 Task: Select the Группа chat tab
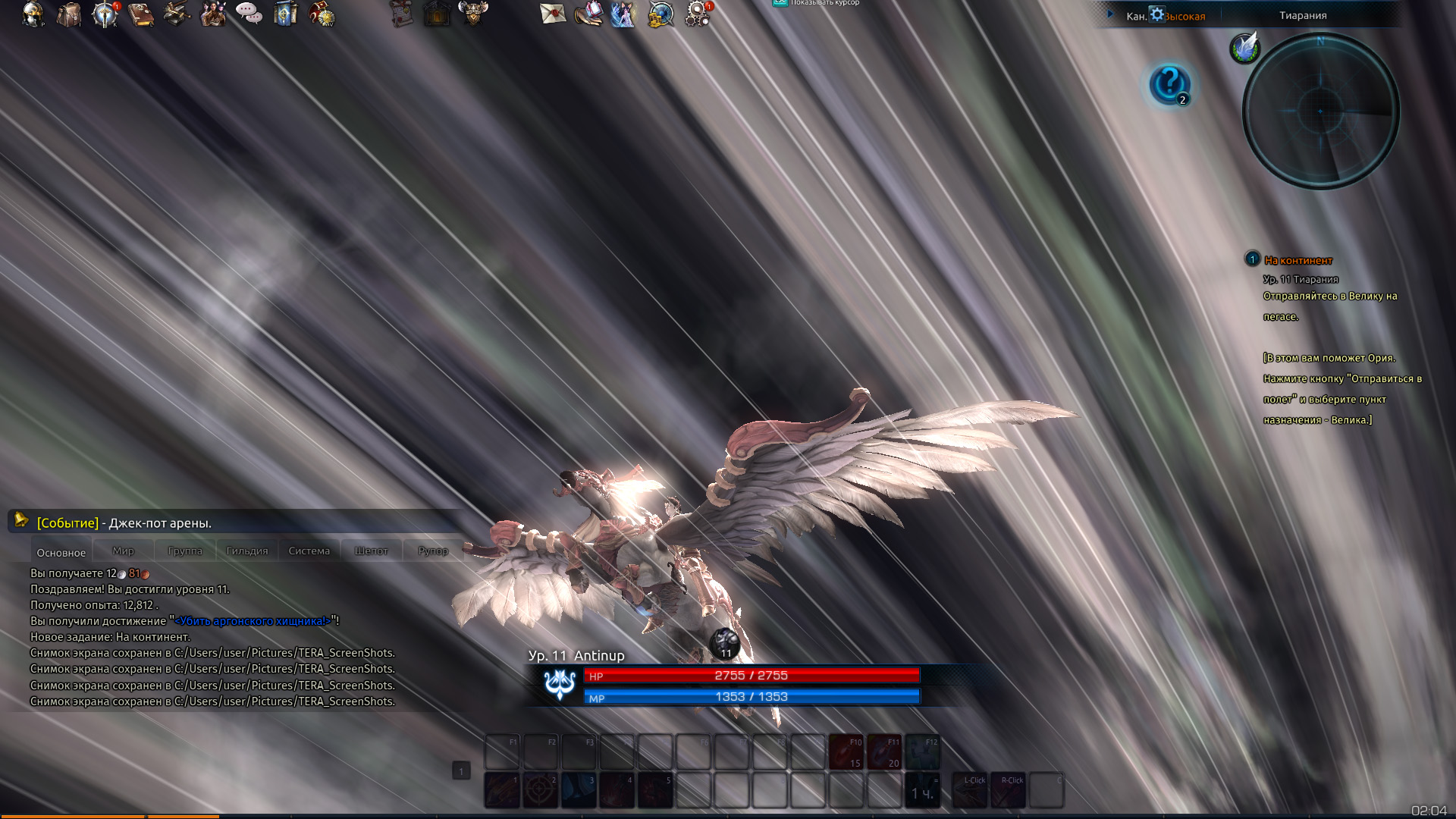185,551
